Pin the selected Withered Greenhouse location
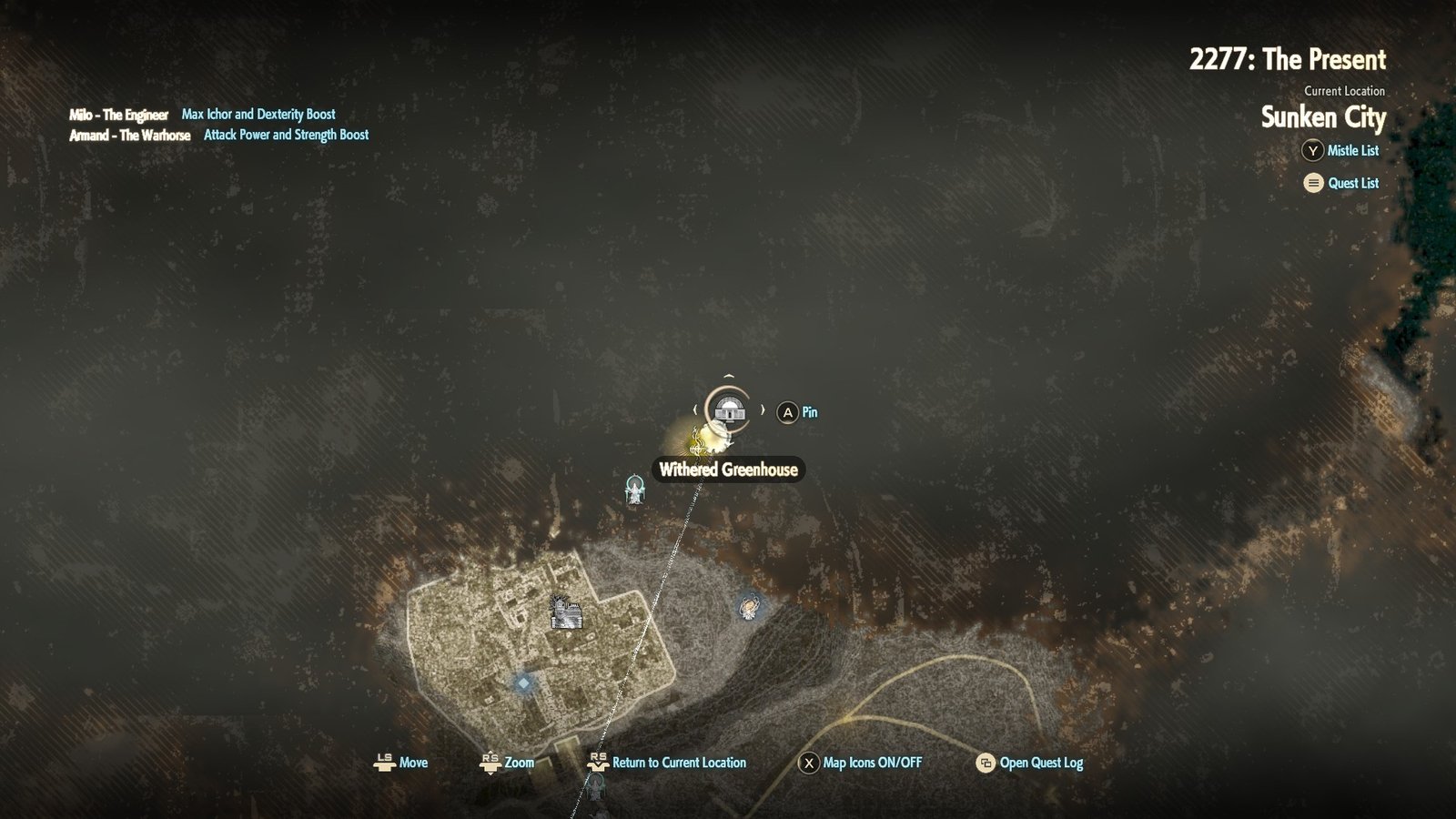Viewport: 1456px width, 819px height. tap(797, 412)
